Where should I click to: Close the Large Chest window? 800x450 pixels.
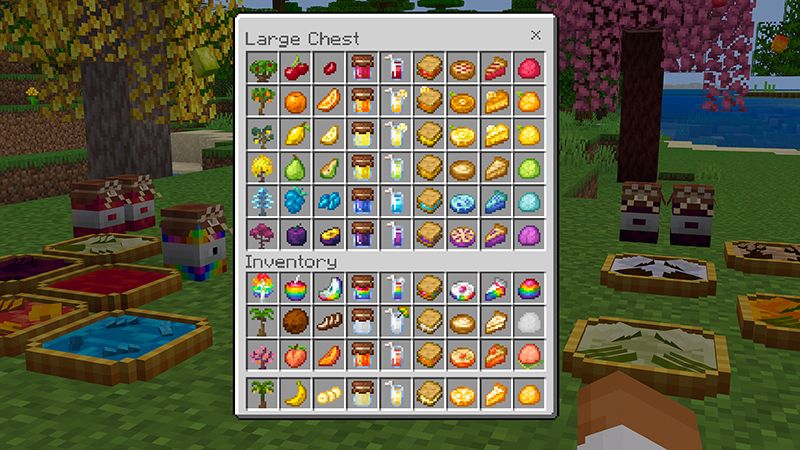pyautogui.click(x=535, y=35)
